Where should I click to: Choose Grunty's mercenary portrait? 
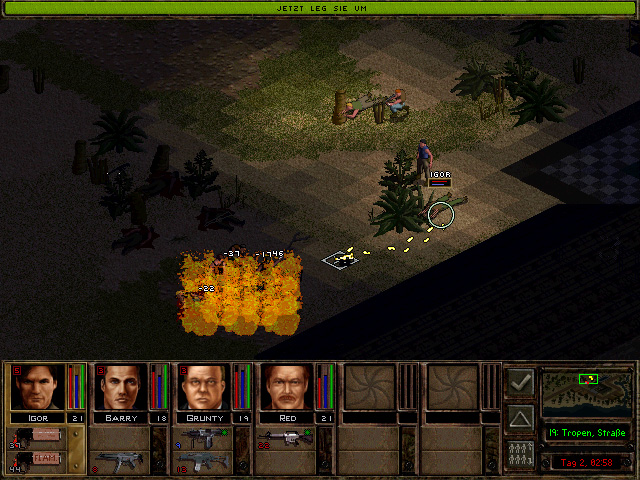pyautogui.click(x=204, y=387)
